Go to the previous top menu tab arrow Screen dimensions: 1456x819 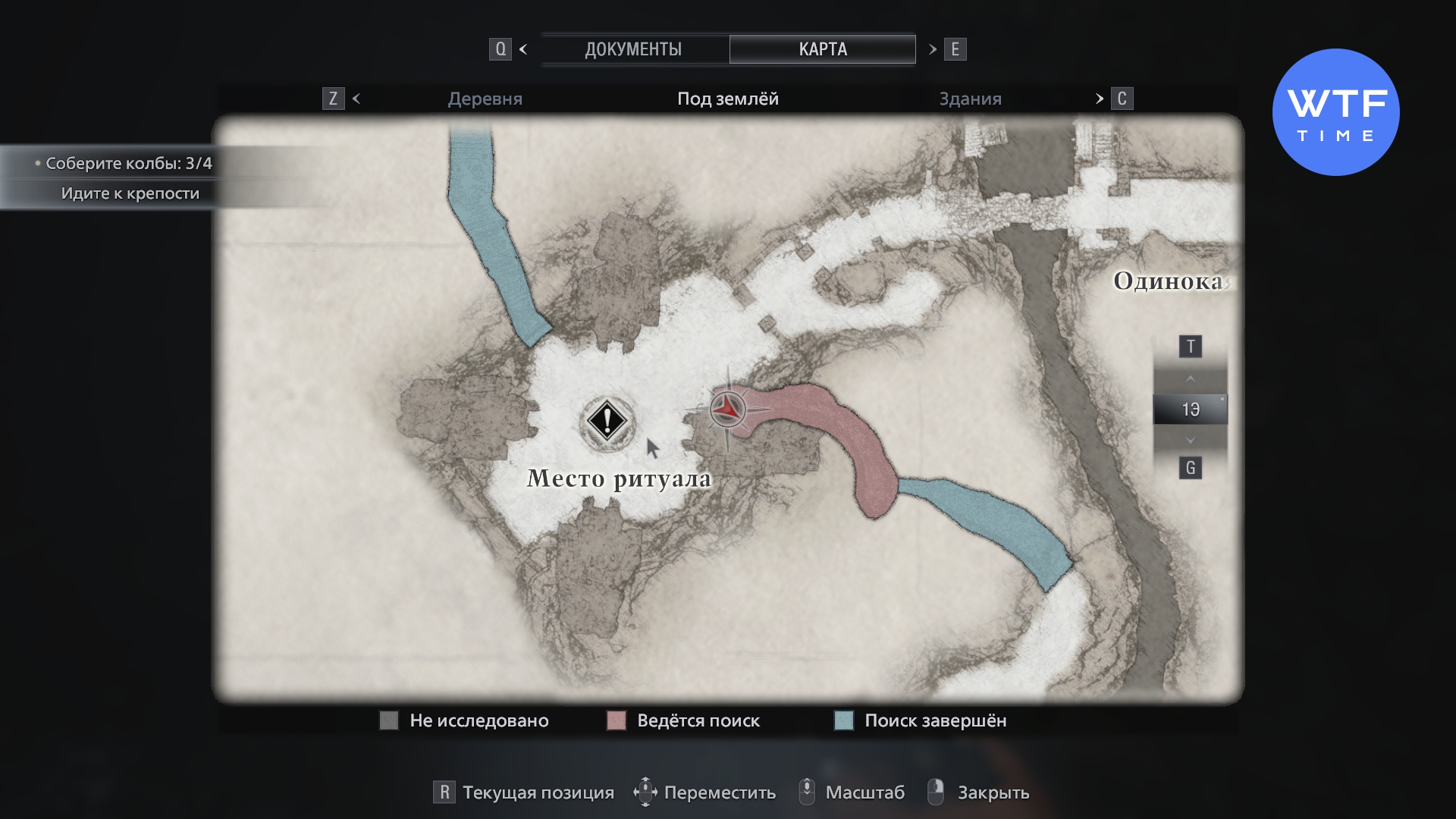[523, 49]
